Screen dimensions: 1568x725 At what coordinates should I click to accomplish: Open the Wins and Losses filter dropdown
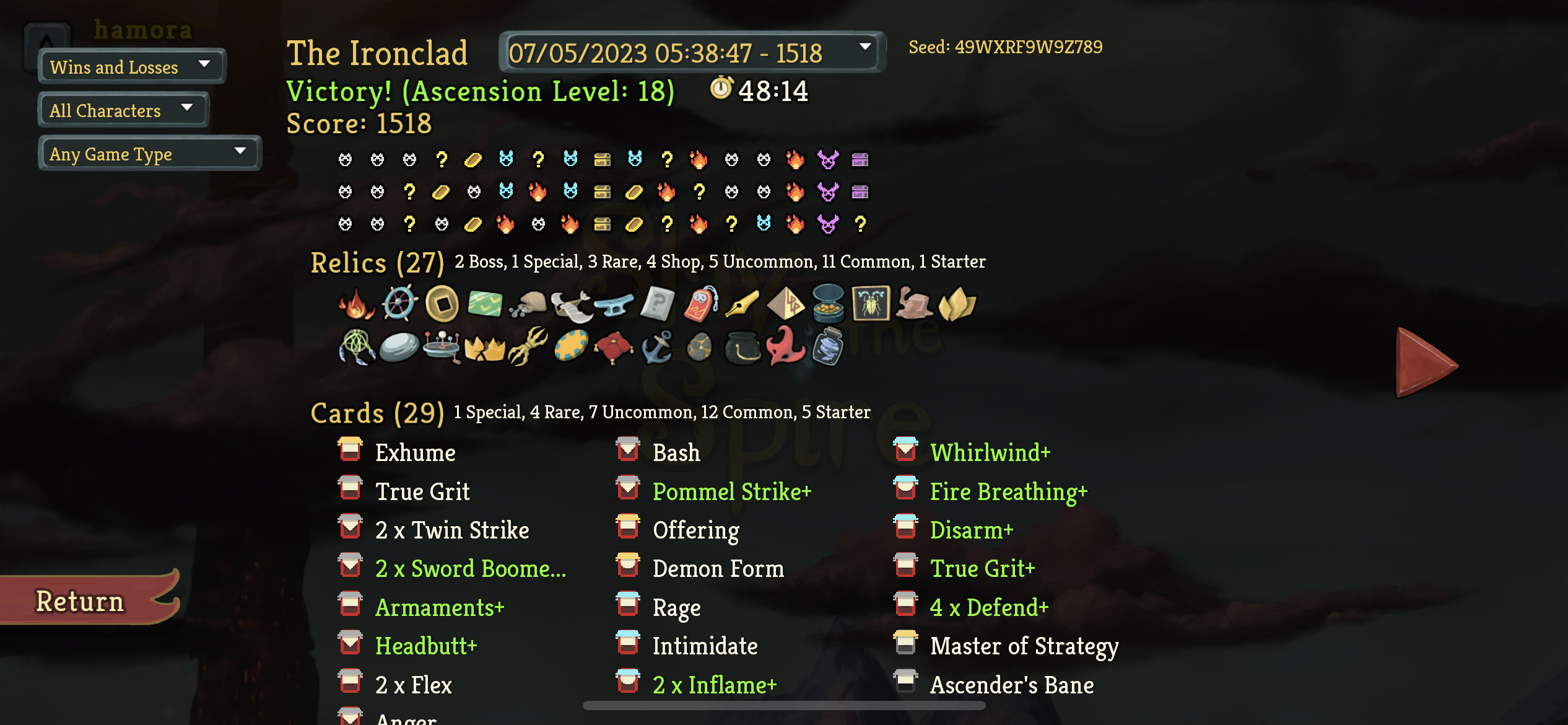tap(130, 66)
